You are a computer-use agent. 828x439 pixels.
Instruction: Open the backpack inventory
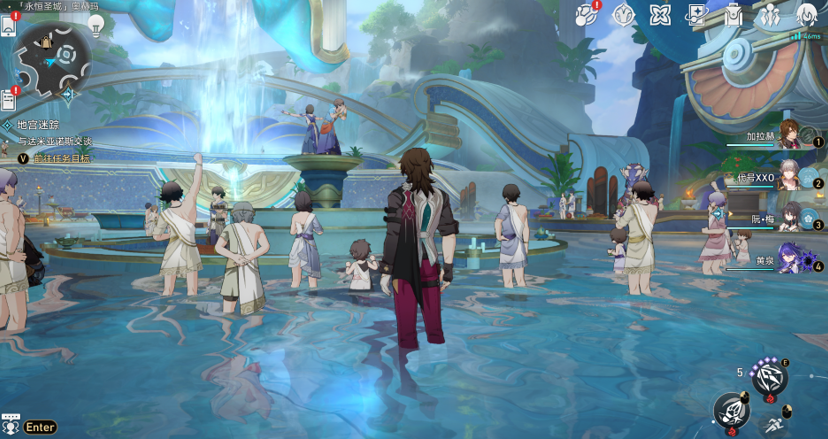(733, 14)
